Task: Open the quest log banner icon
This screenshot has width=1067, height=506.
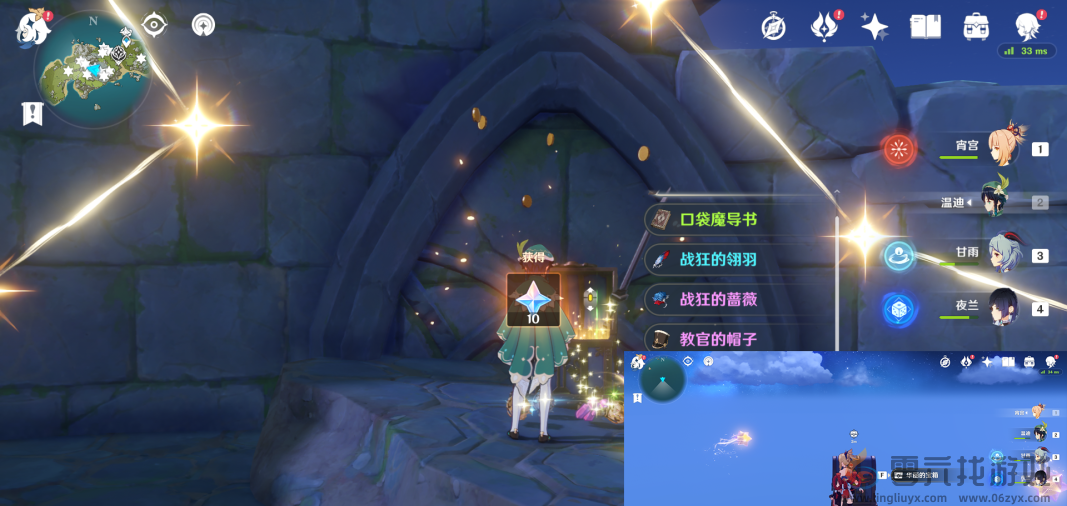Action: [32, 114]
